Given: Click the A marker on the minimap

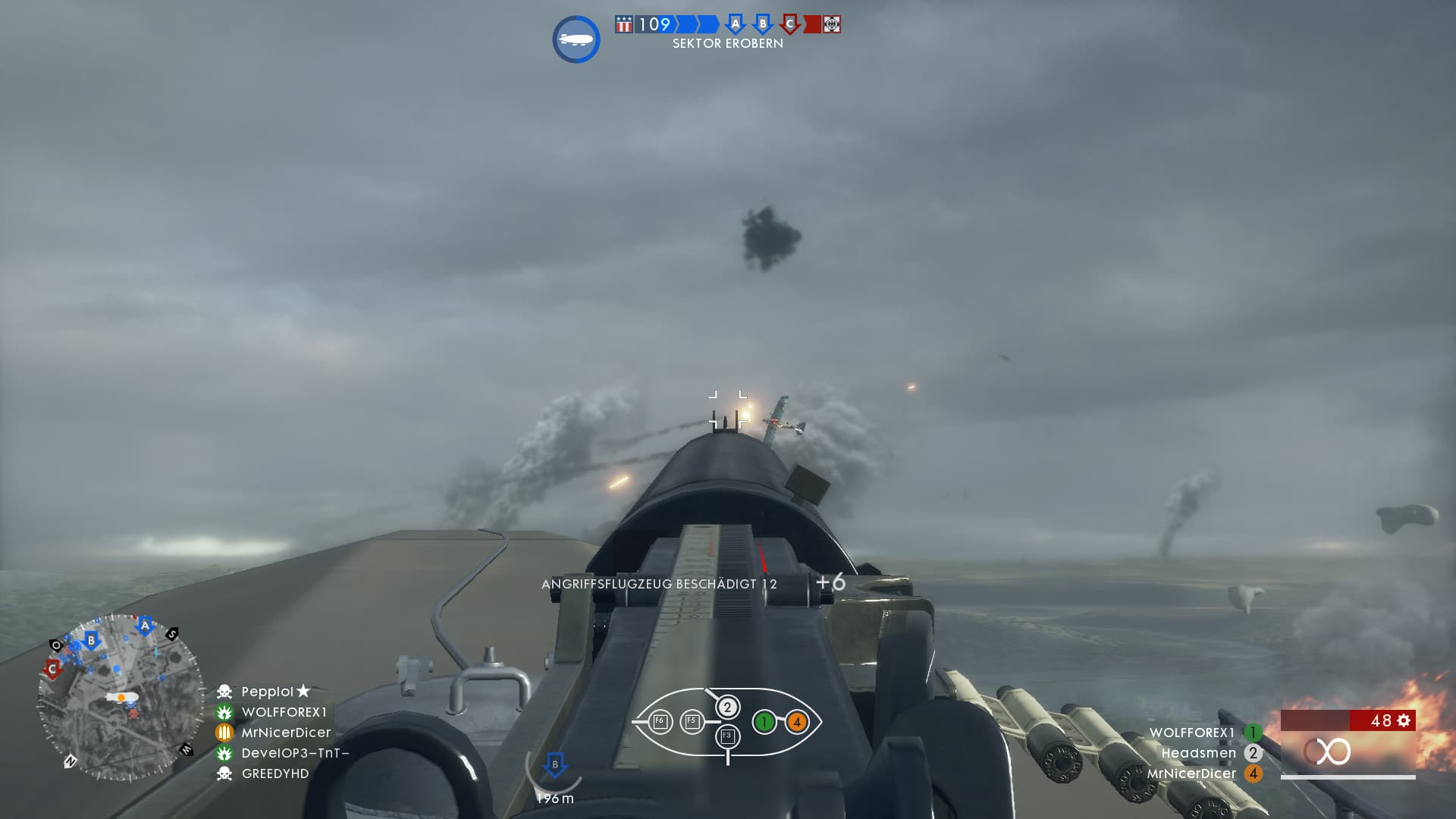Looking at the screenshot, I should pos(145,626).
